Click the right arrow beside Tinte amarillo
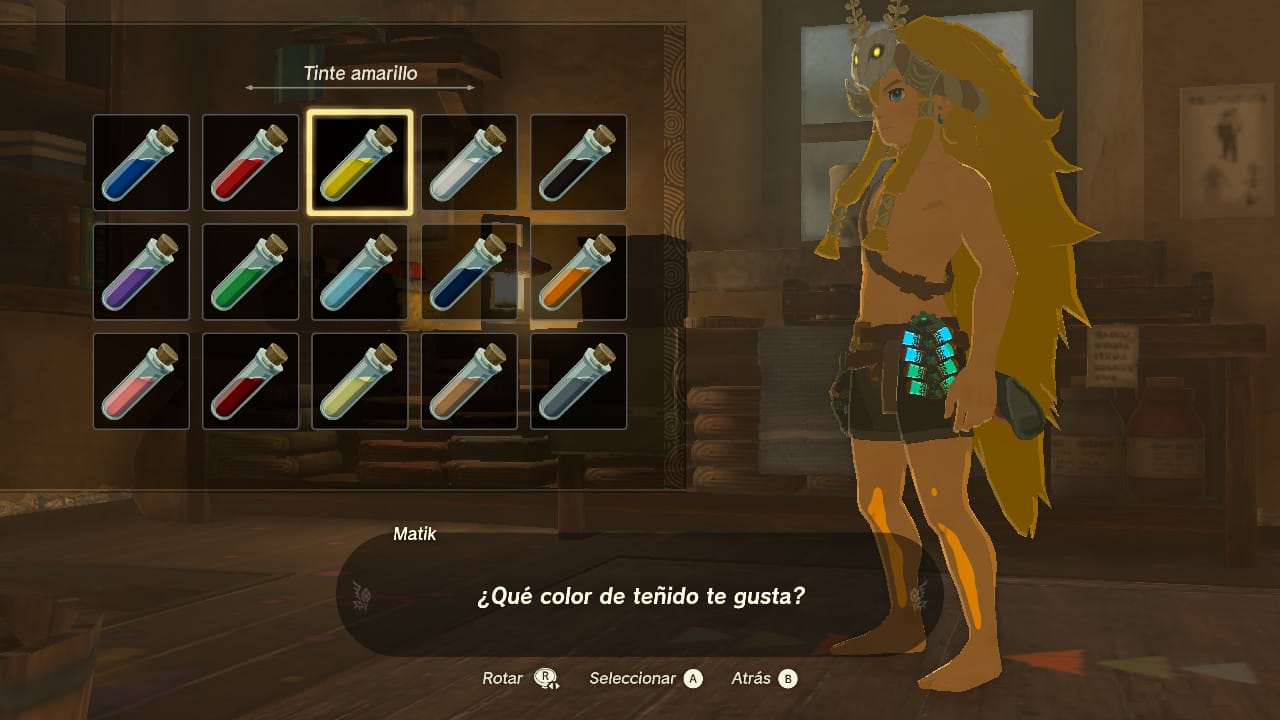 pyautogui.click(x=473, y=88)
